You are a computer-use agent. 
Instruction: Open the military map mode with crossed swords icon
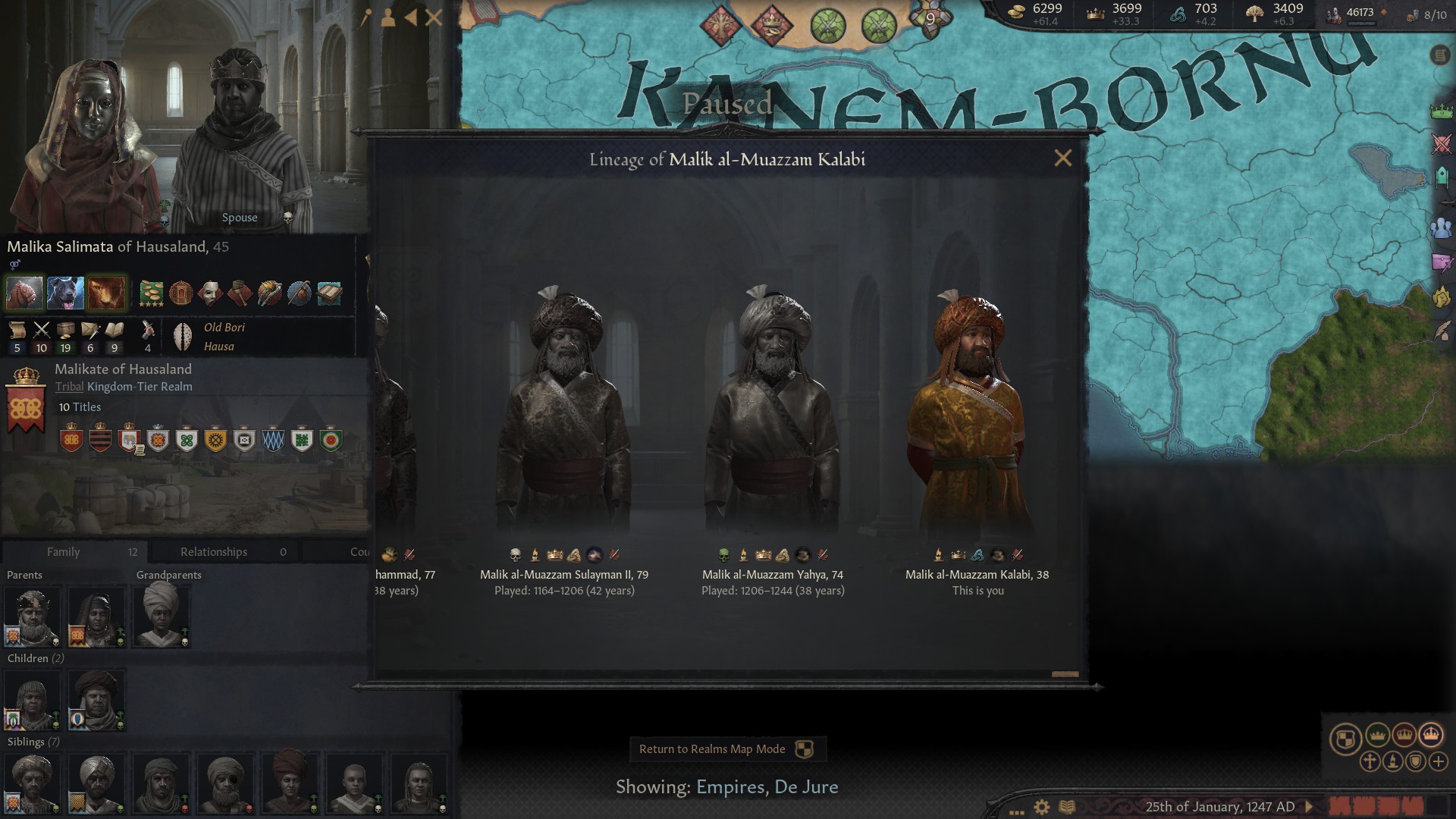1441,143
